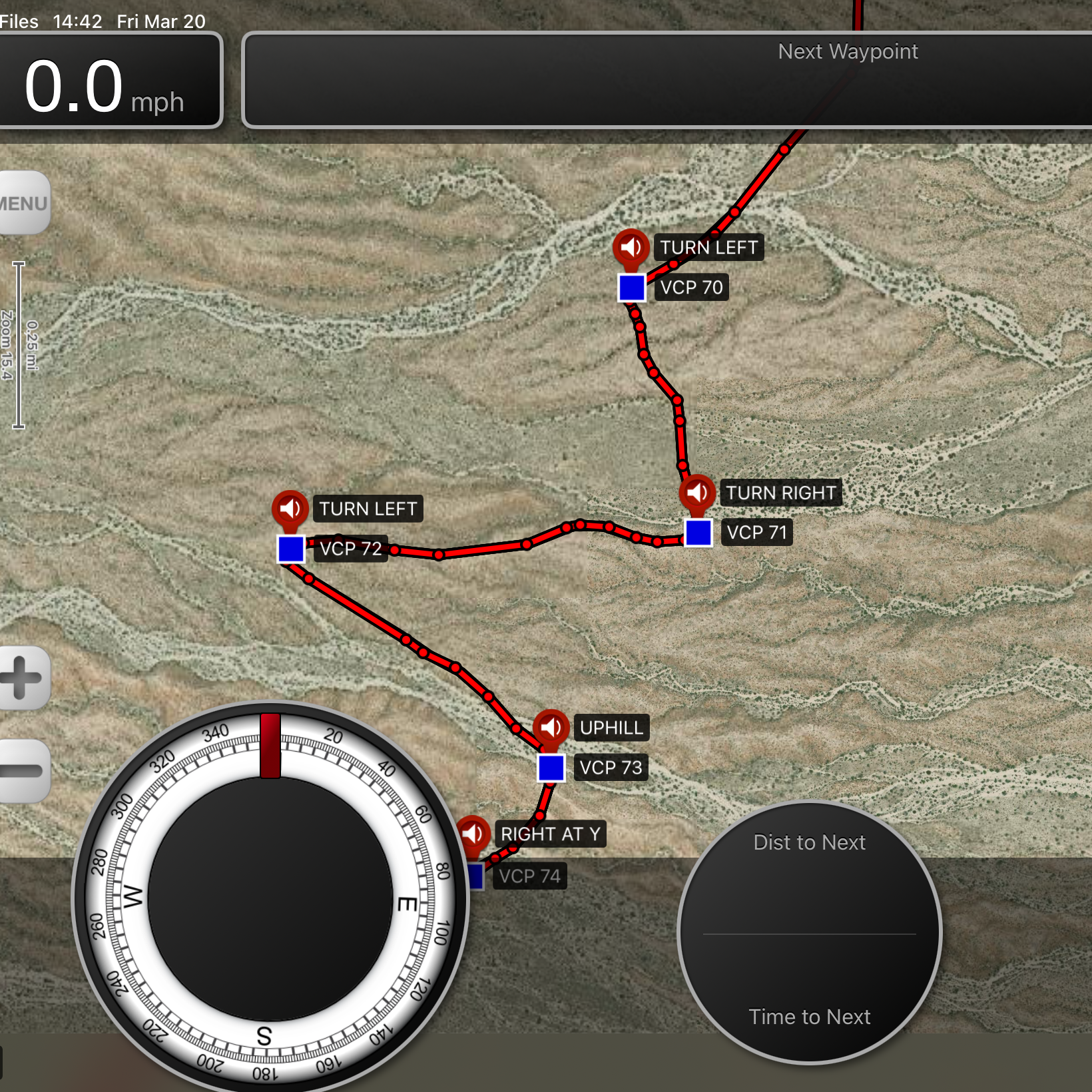1092x1092 pixels.
Task: Open the MENU button
Action: [24, 203]
